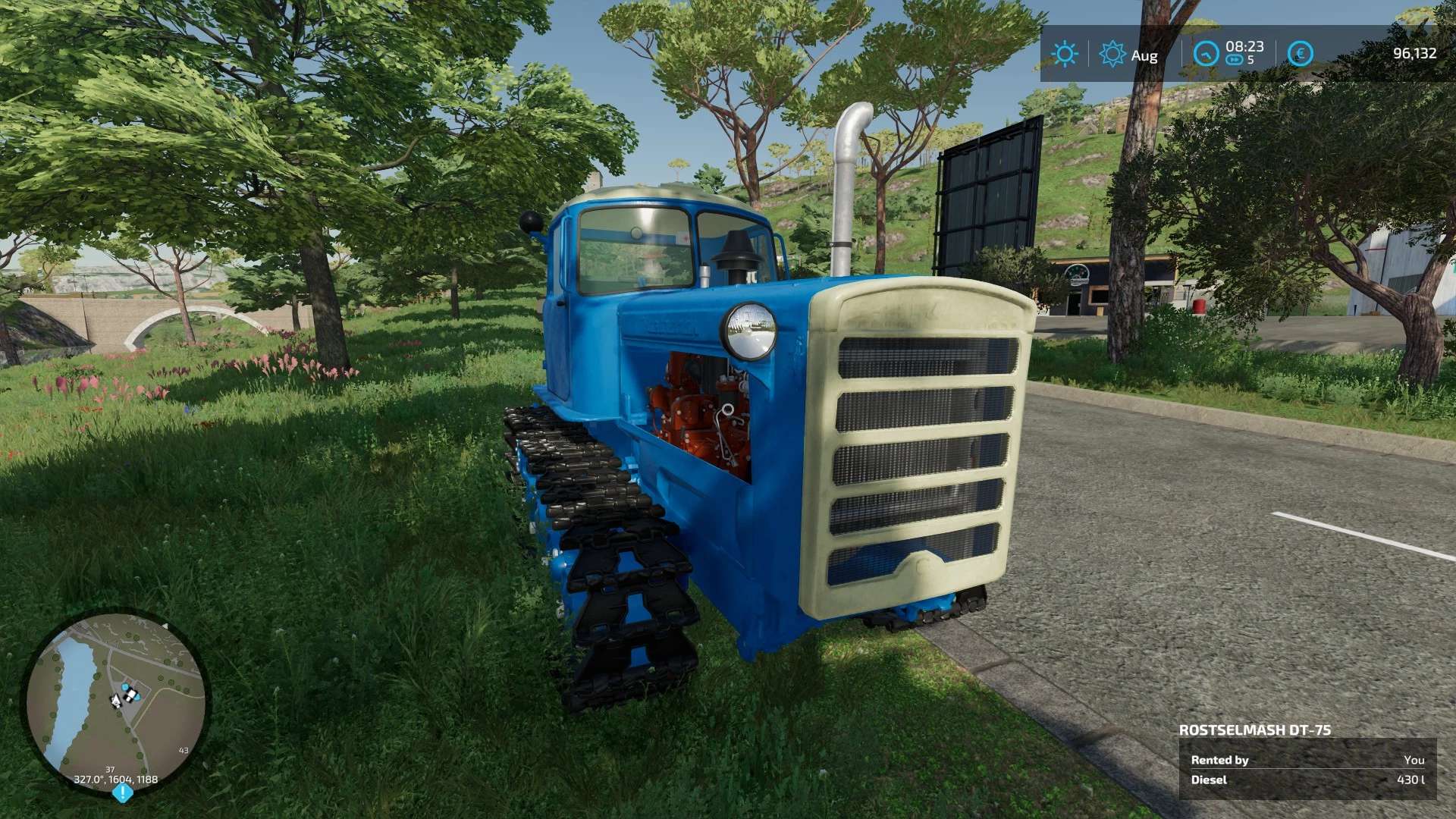Click the game clock icon
This screenshot has width=1456, height=819.
point(1205,54)
